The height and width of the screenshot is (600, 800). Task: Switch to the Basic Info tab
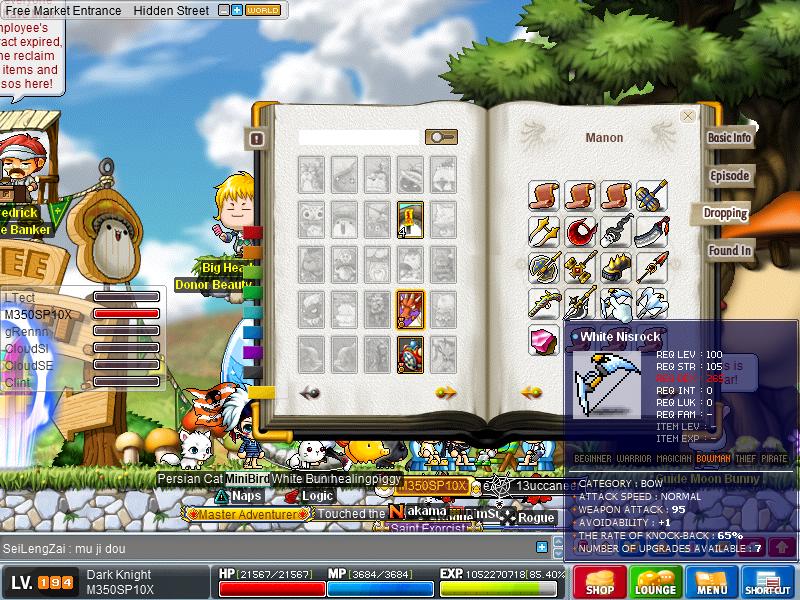(x=729, y=138)
